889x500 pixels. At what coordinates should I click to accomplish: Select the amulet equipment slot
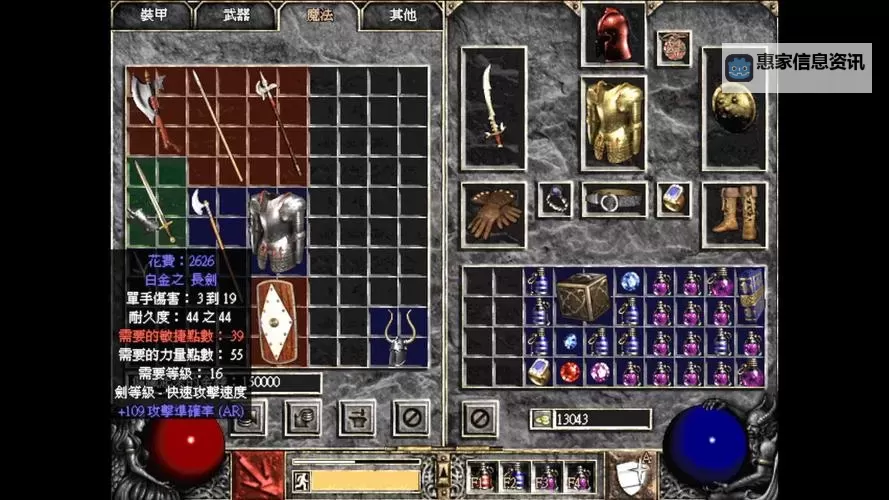674,49
